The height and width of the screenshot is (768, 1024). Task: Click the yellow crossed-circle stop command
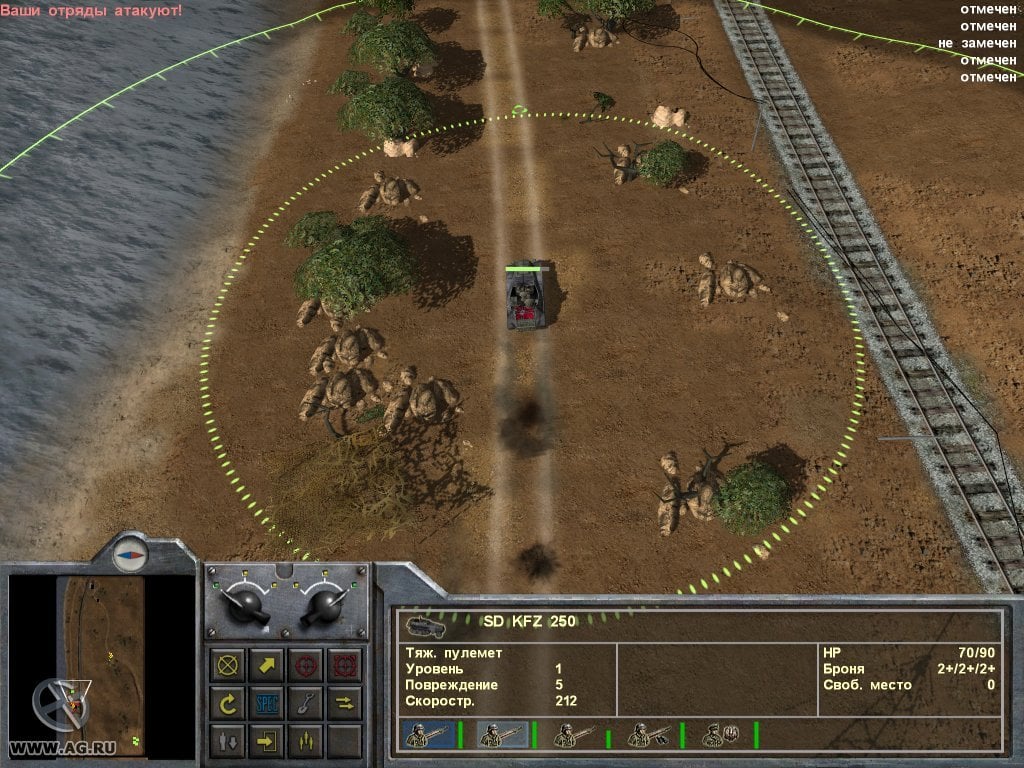pos(229,665)
